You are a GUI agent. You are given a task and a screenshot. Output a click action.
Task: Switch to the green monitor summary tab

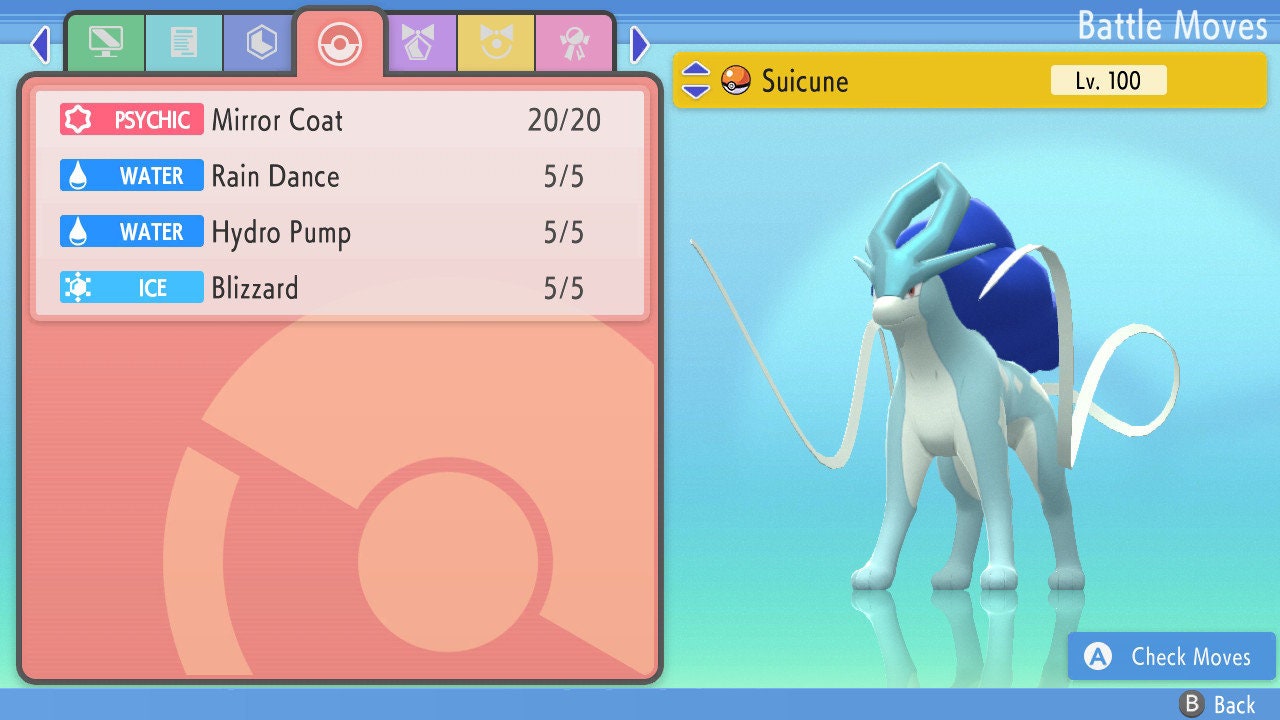pyautogui.click(x=105, y=43)
